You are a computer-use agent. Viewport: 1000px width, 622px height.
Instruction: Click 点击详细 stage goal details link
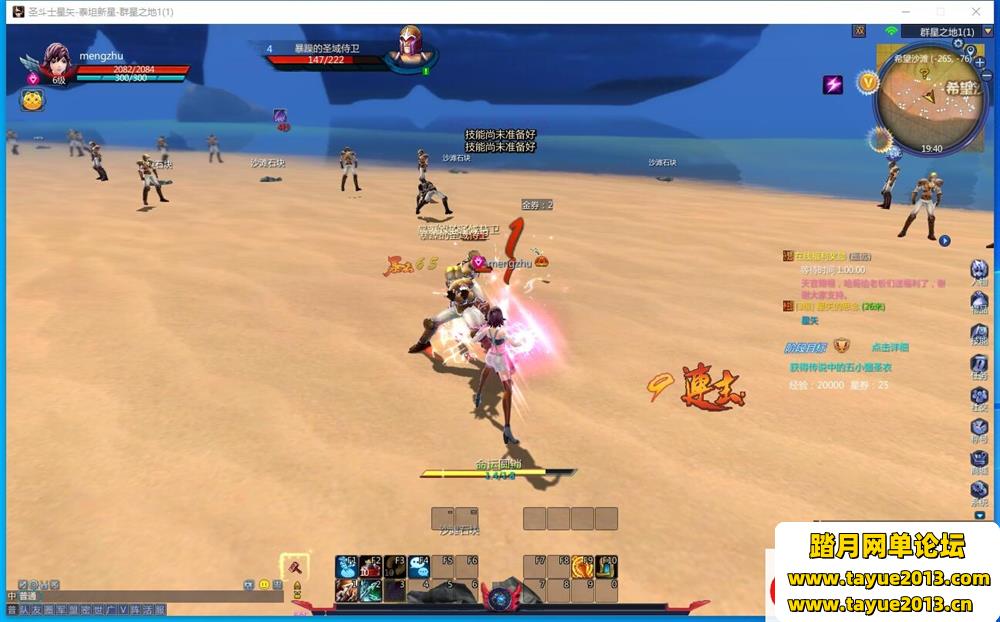pos(889,347)
